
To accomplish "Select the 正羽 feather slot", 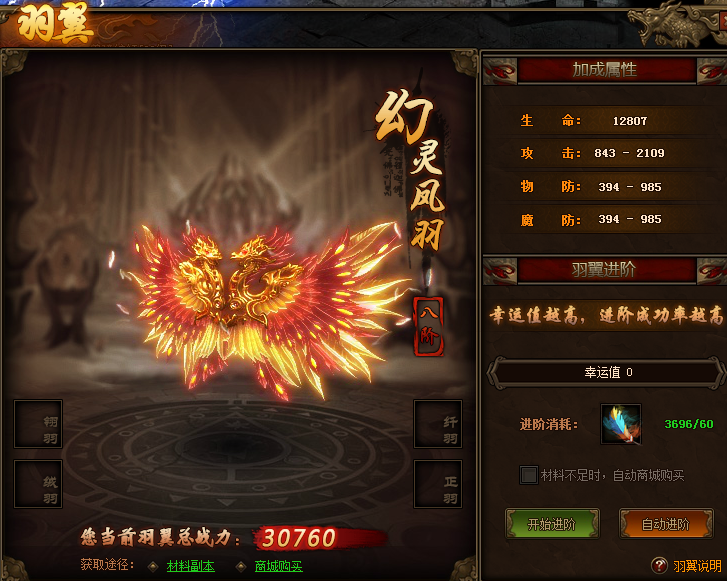I will point(438,484).
